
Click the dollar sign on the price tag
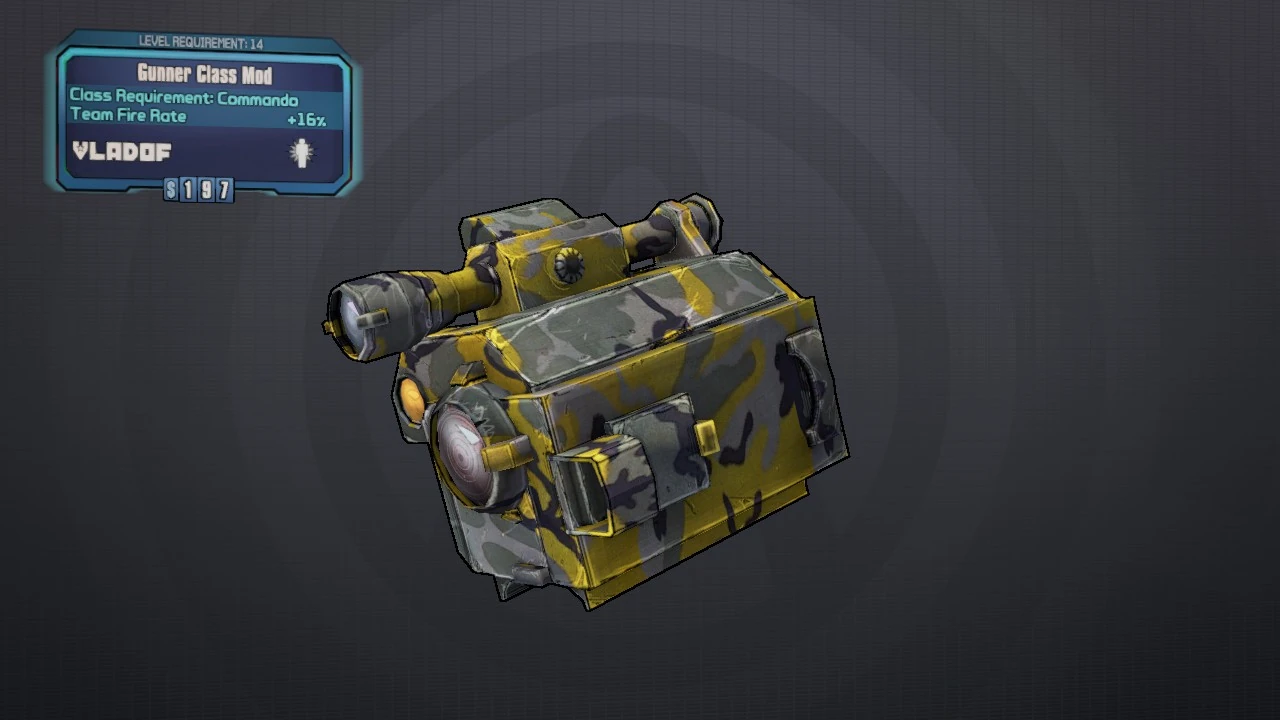pyautogui.click(x=170, y=189)
